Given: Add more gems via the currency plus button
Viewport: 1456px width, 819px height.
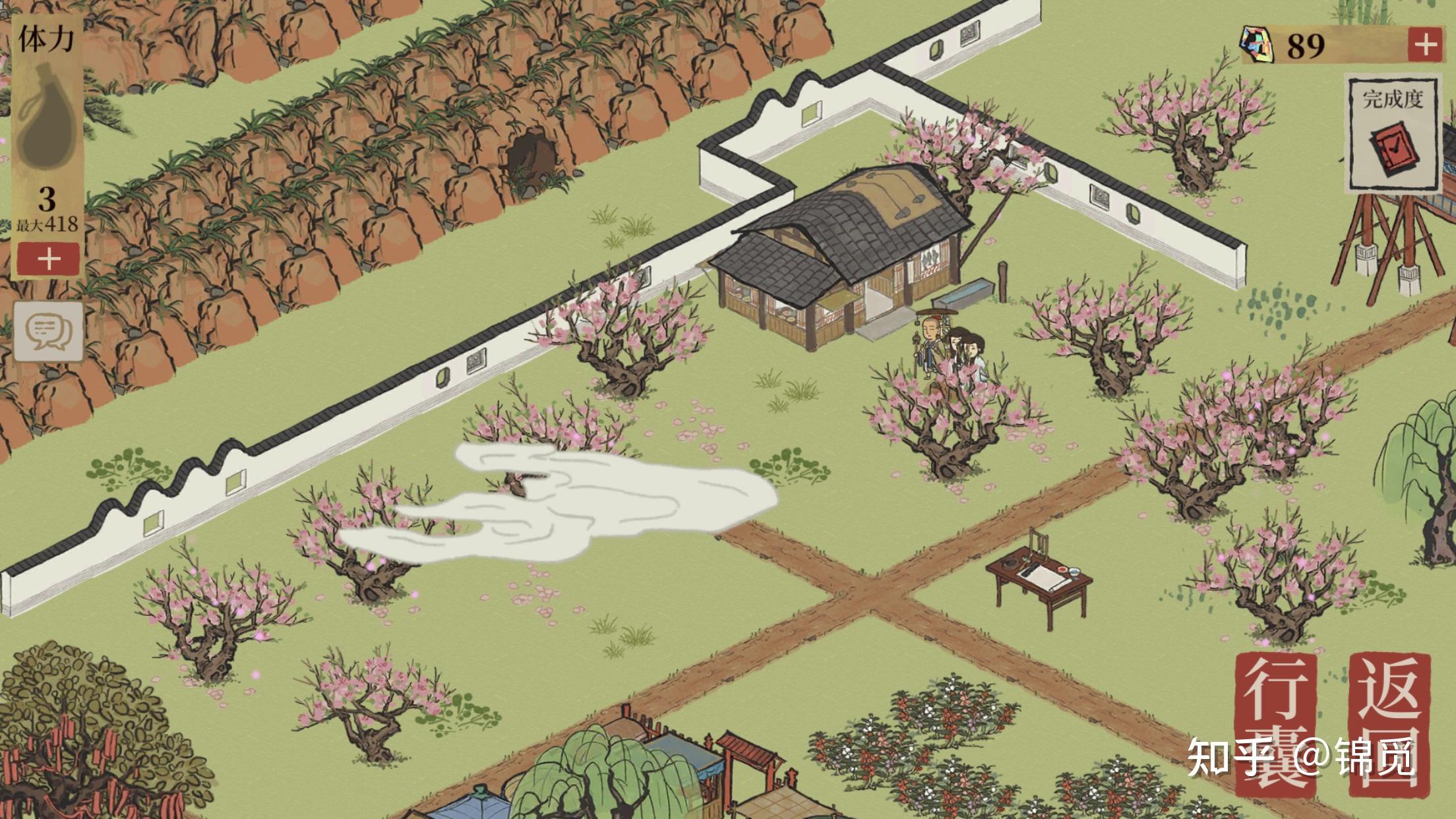Looking at the screenshot, I should (1425, 45).
